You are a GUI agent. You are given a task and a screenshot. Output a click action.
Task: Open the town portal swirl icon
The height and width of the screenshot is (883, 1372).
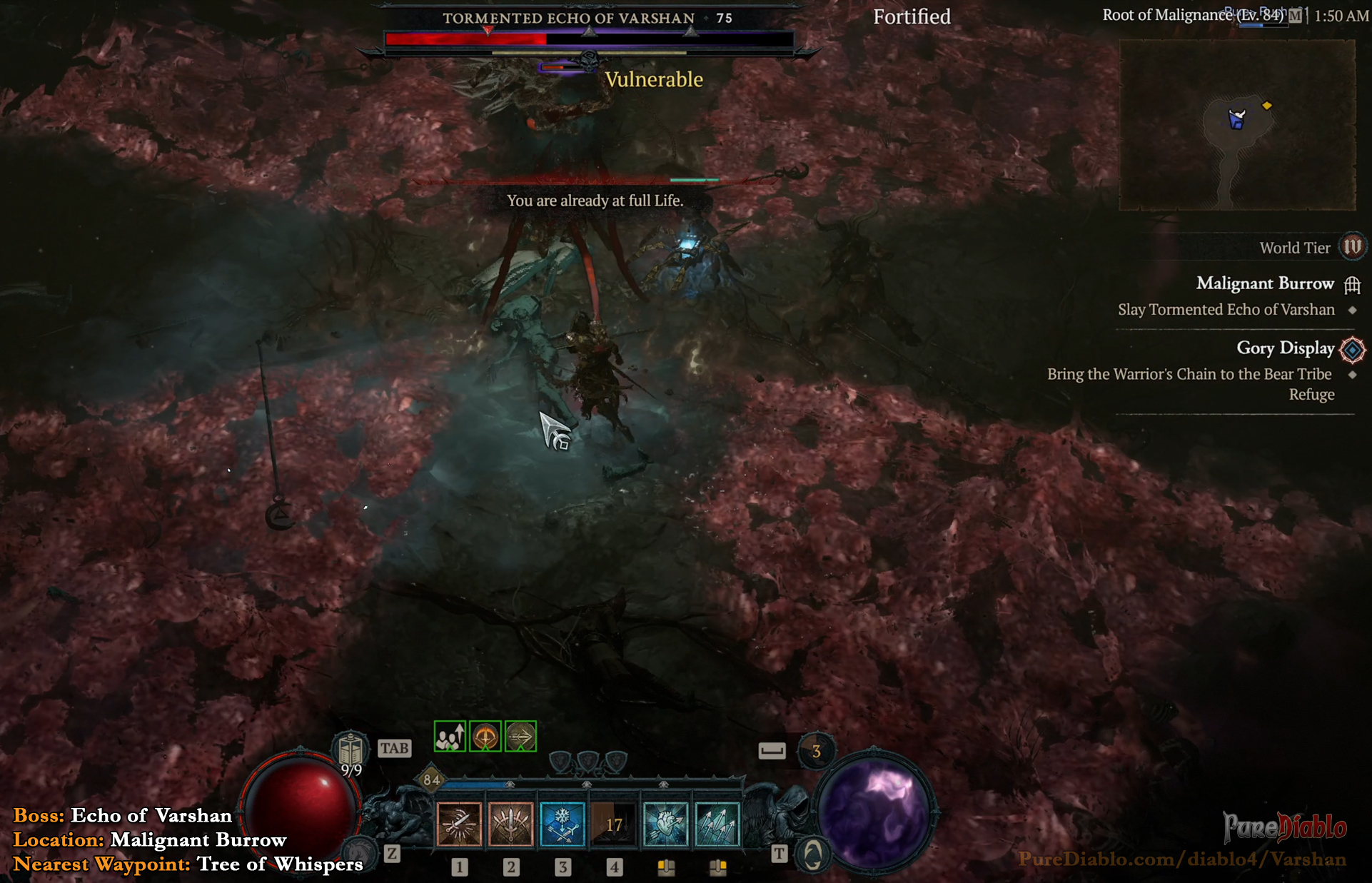812,854
